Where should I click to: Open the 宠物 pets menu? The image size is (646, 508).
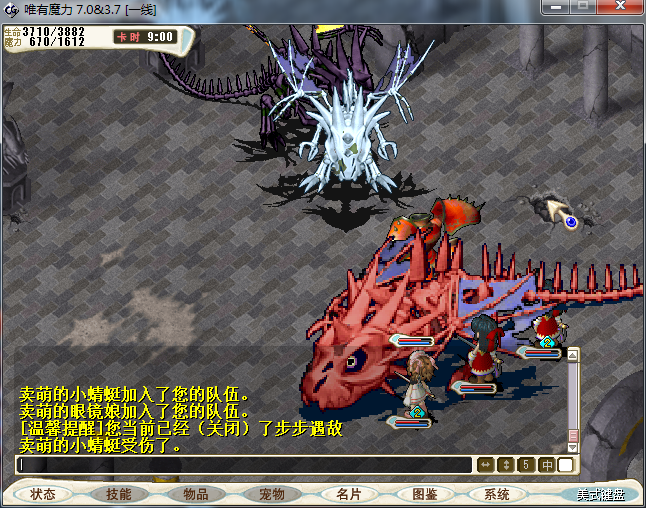click(271, 494)
